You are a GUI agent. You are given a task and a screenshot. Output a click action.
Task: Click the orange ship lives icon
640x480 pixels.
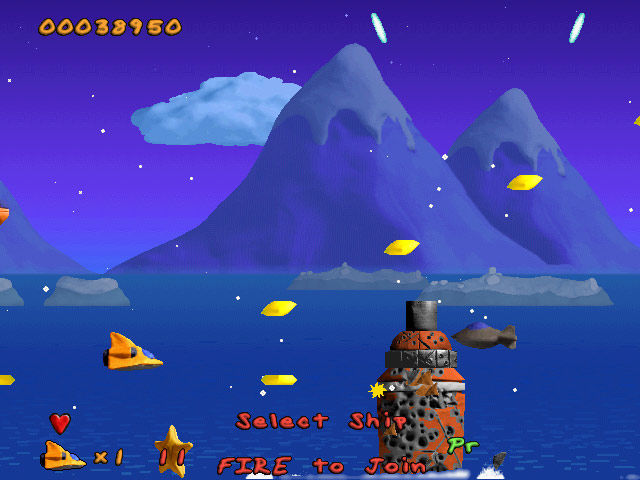coord(62,457)
